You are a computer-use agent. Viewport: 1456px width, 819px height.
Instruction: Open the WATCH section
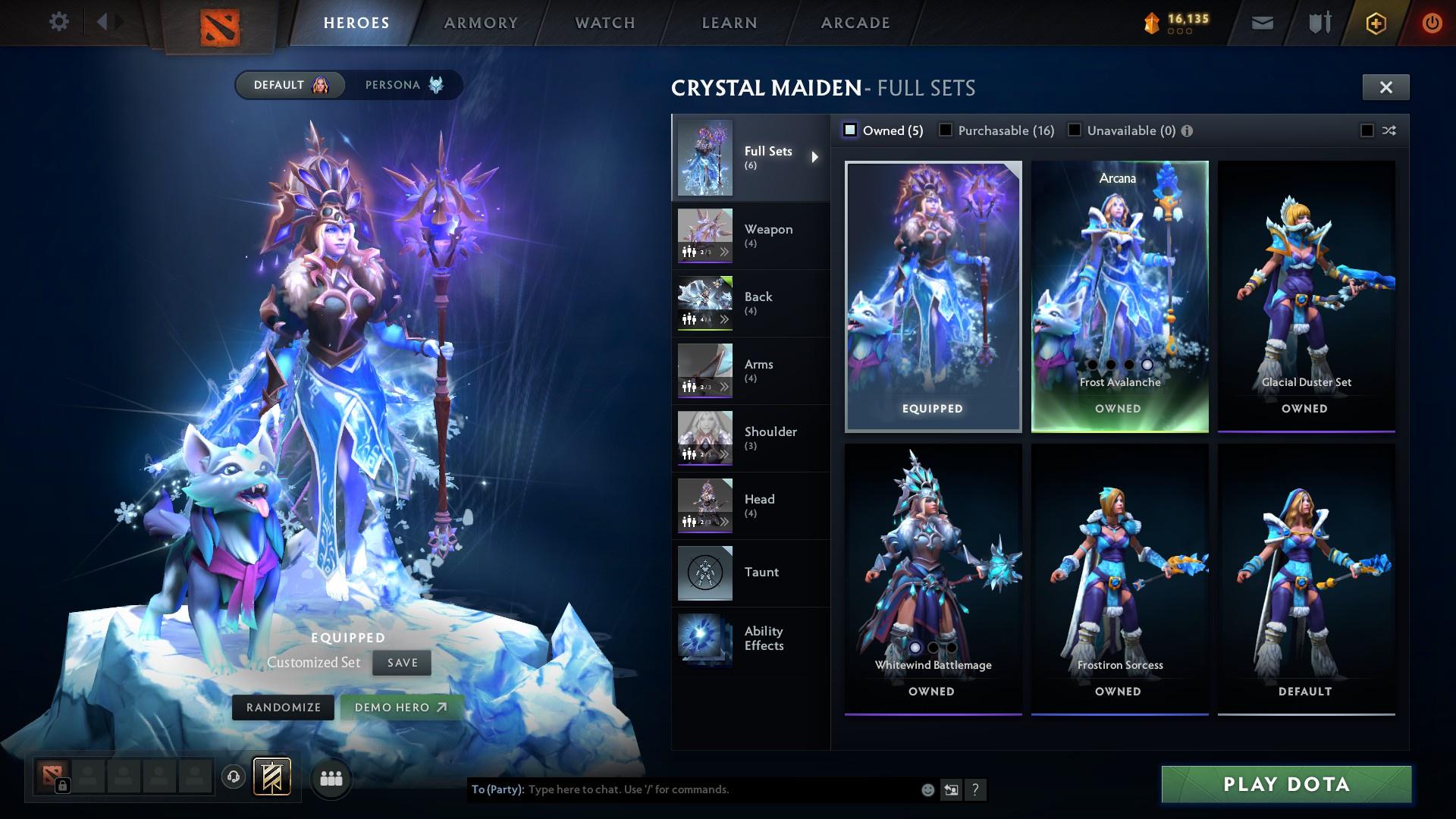603,23
